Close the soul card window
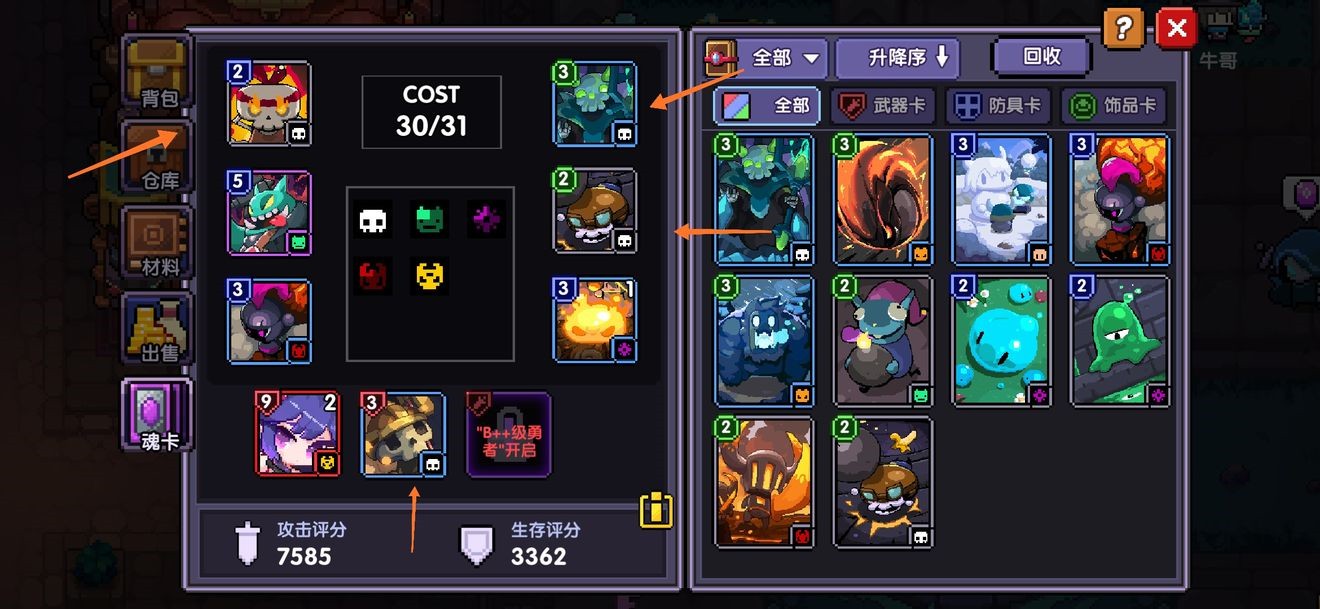The image size is (1320, 609). coord(1176,29)
